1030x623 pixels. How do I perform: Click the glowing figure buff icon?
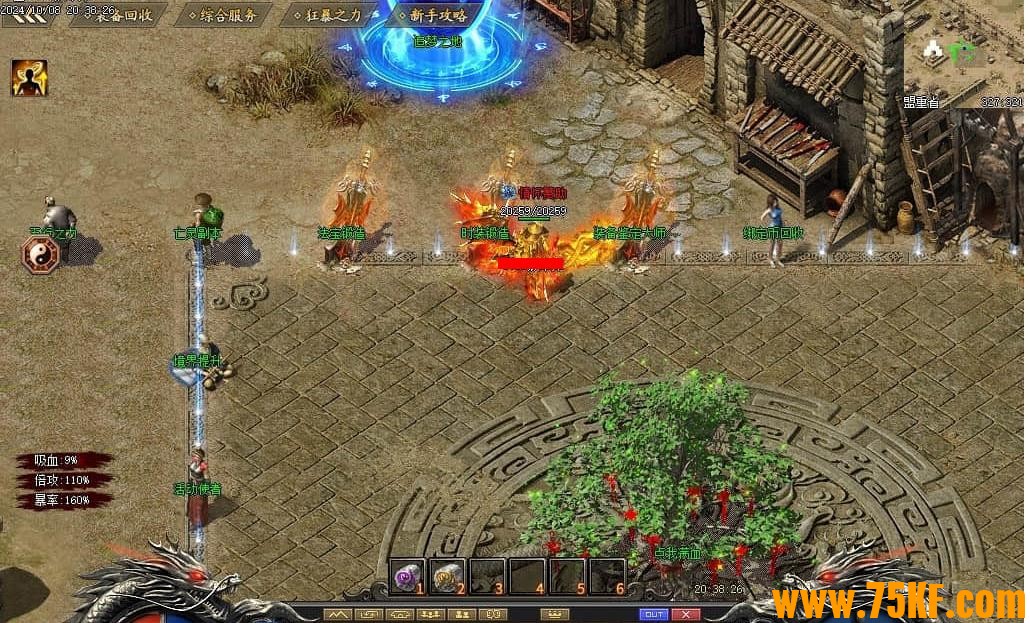[29, 78]
